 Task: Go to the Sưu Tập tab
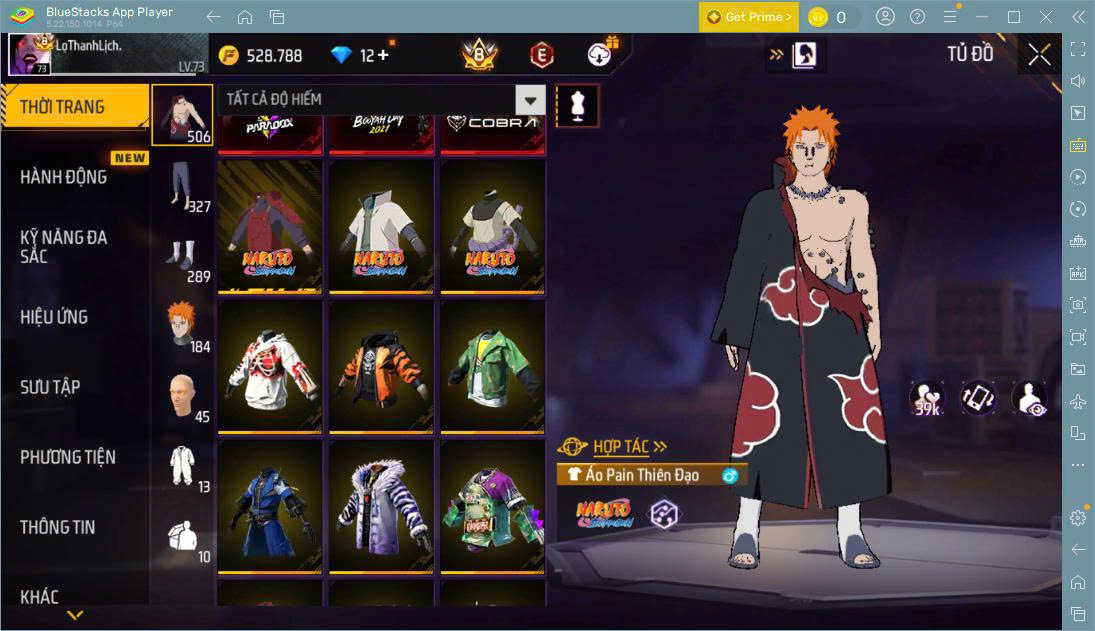(x=50, y=387)
